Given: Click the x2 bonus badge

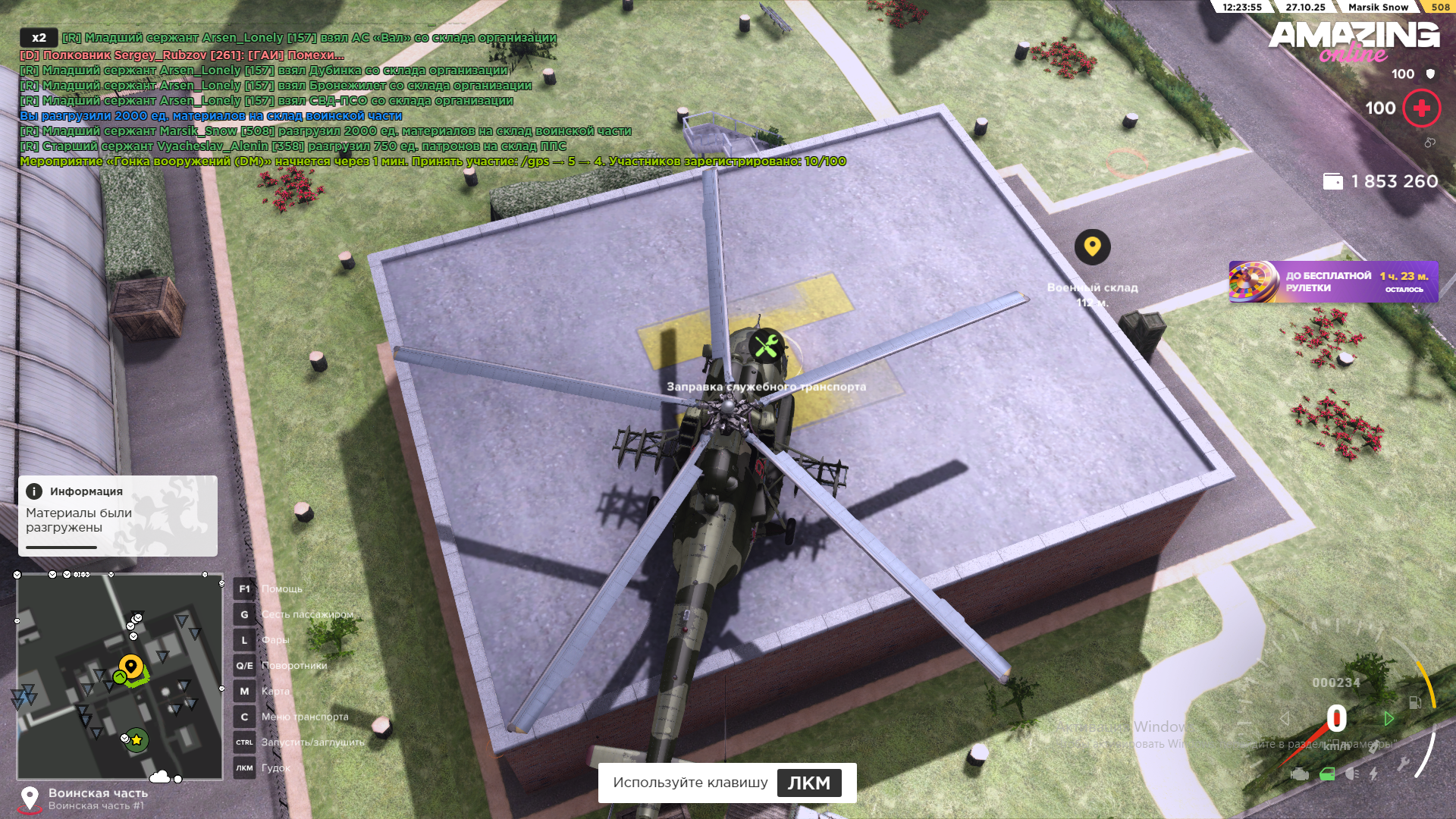Looking at the screenshot, I should tap(39, 38).
